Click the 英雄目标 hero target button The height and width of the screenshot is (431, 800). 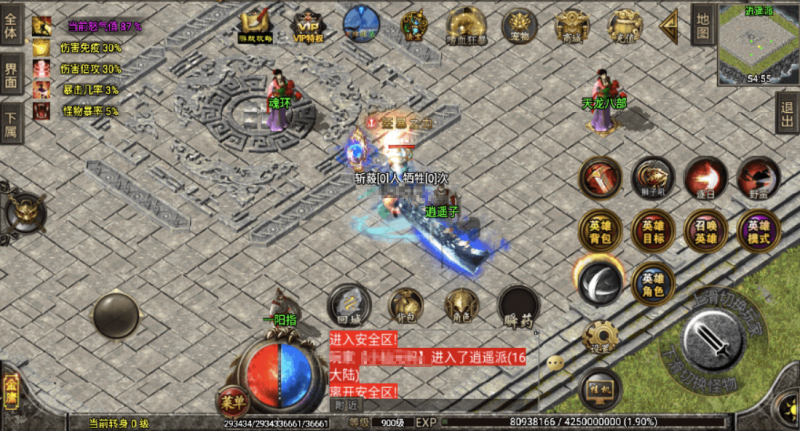pyautogui.click(x=653, y=231)
